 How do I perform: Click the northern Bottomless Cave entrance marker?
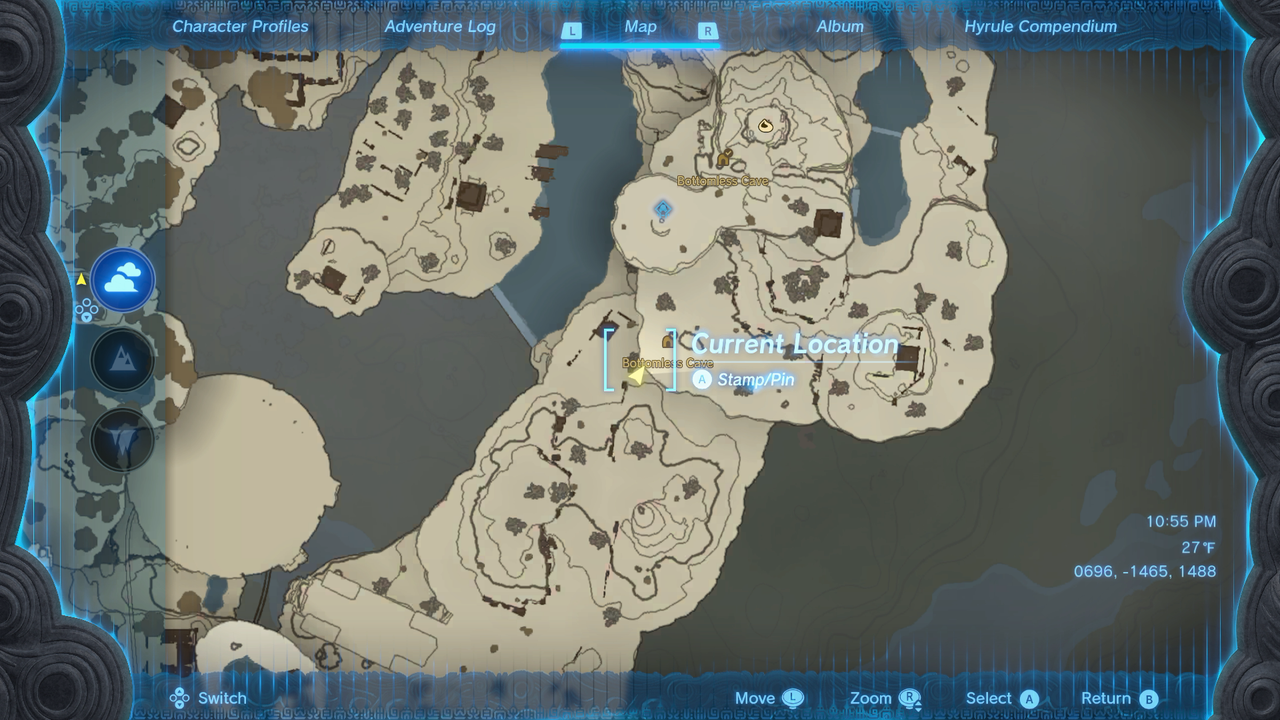coord(724,158)
